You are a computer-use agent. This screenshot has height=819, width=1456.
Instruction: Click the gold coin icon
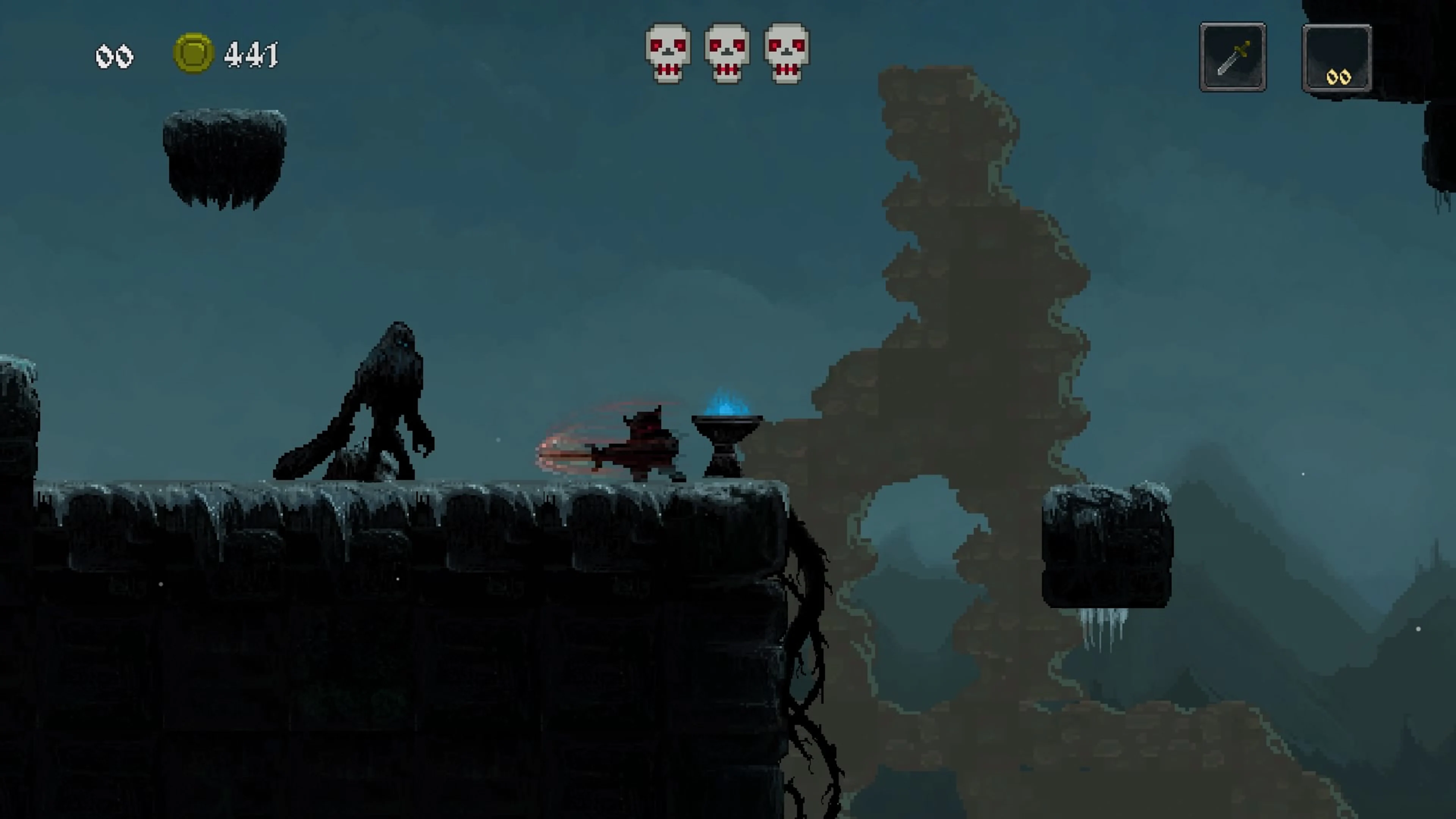click(193, 53)
